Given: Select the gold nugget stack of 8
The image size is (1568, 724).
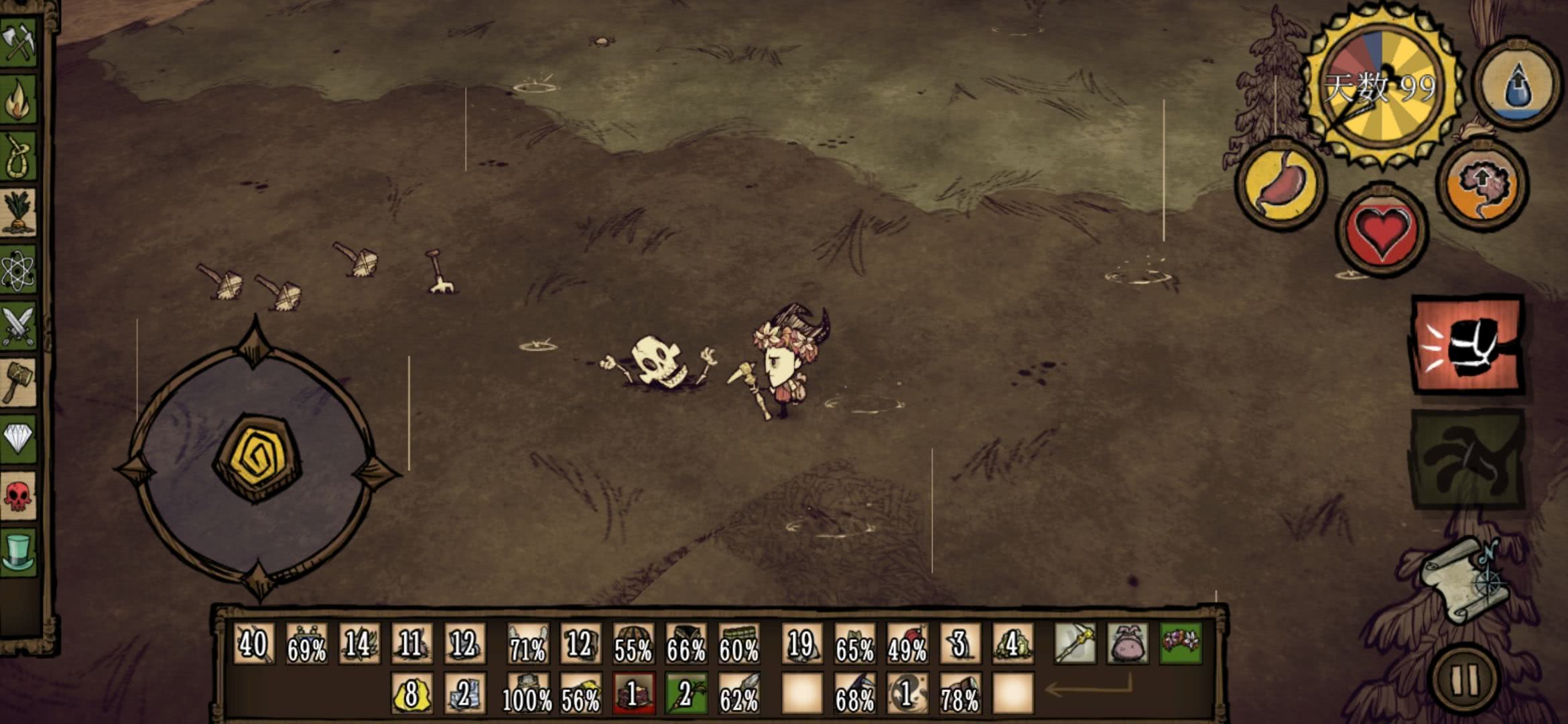Looking at the screenshot, I should tap(411, 694).
